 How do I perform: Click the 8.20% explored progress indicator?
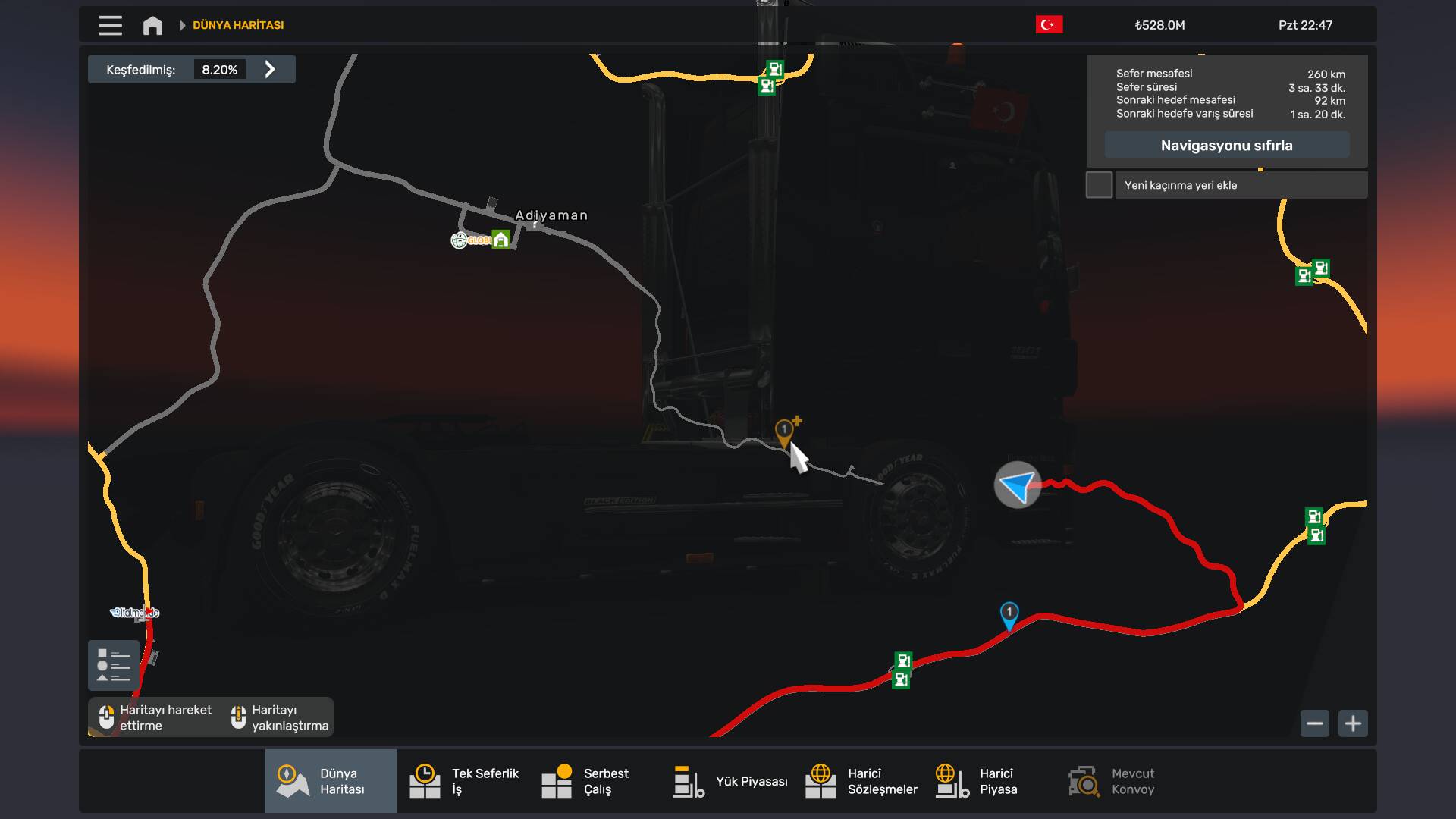coord(220,69)
